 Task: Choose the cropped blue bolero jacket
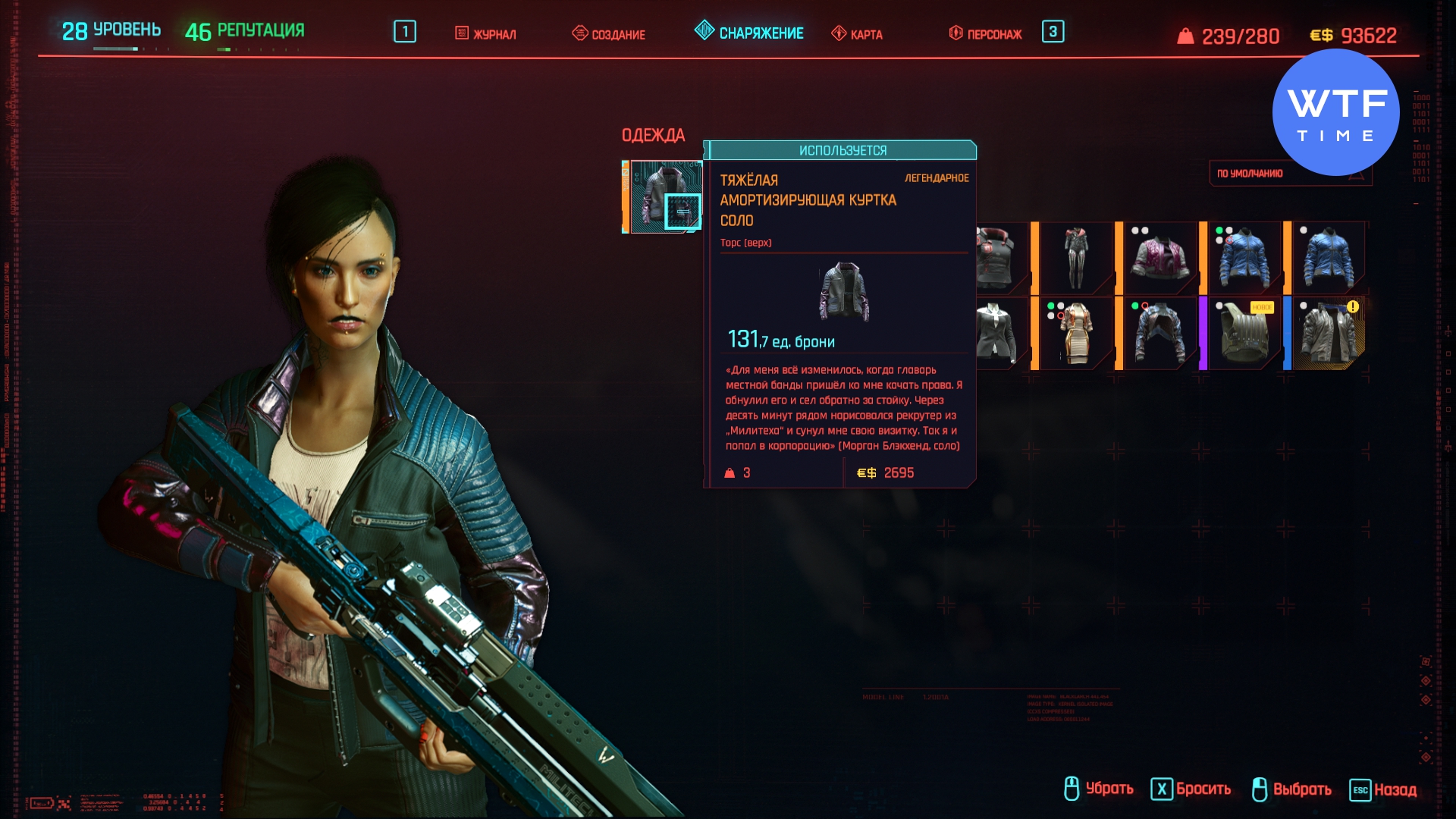coord(1160,334)
